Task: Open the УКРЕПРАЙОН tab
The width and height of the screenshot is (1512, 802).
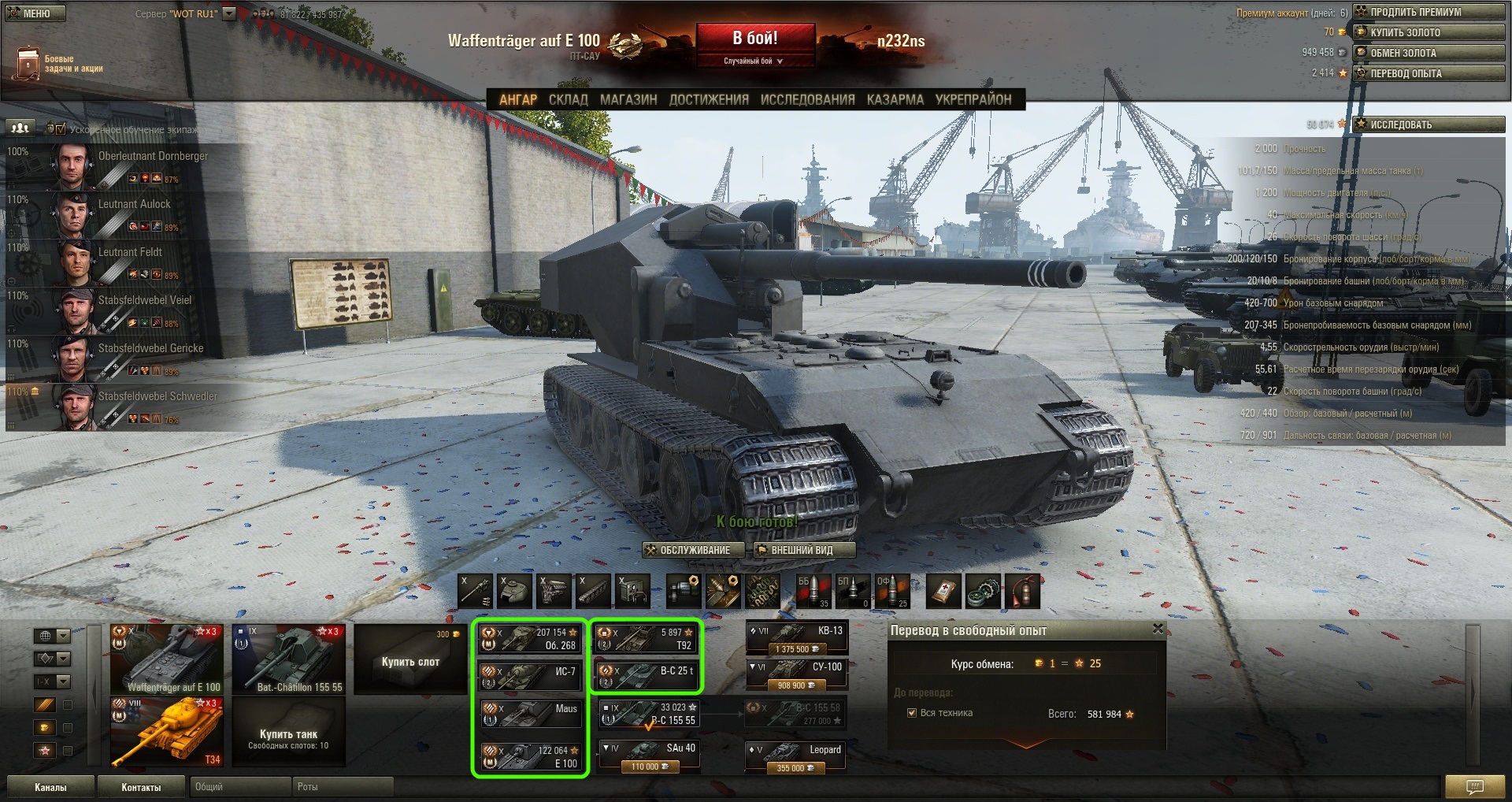Action: click(x=973, y=99)
